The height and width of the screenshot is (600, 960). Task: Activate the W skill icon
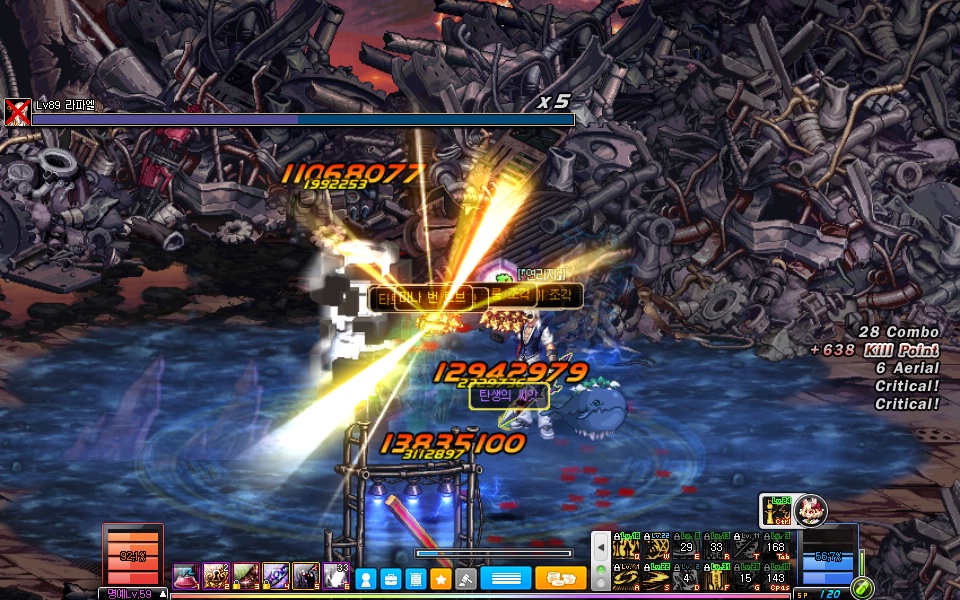click(657, 546)
